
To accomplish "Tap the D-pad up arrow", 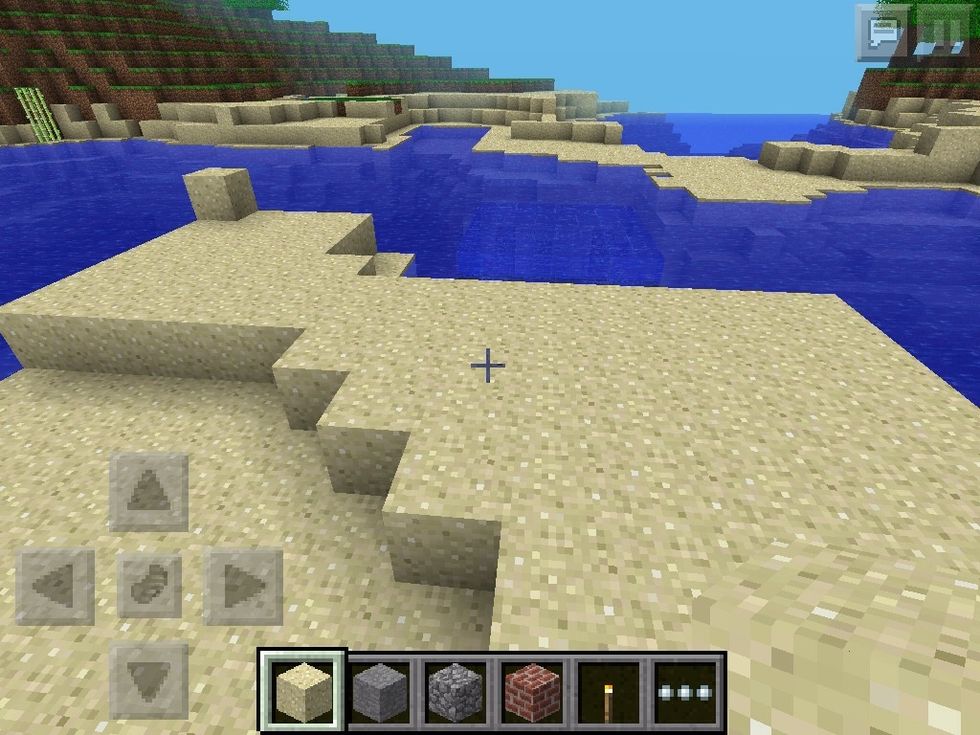I will pyautogui.click(x=149, y=492).
